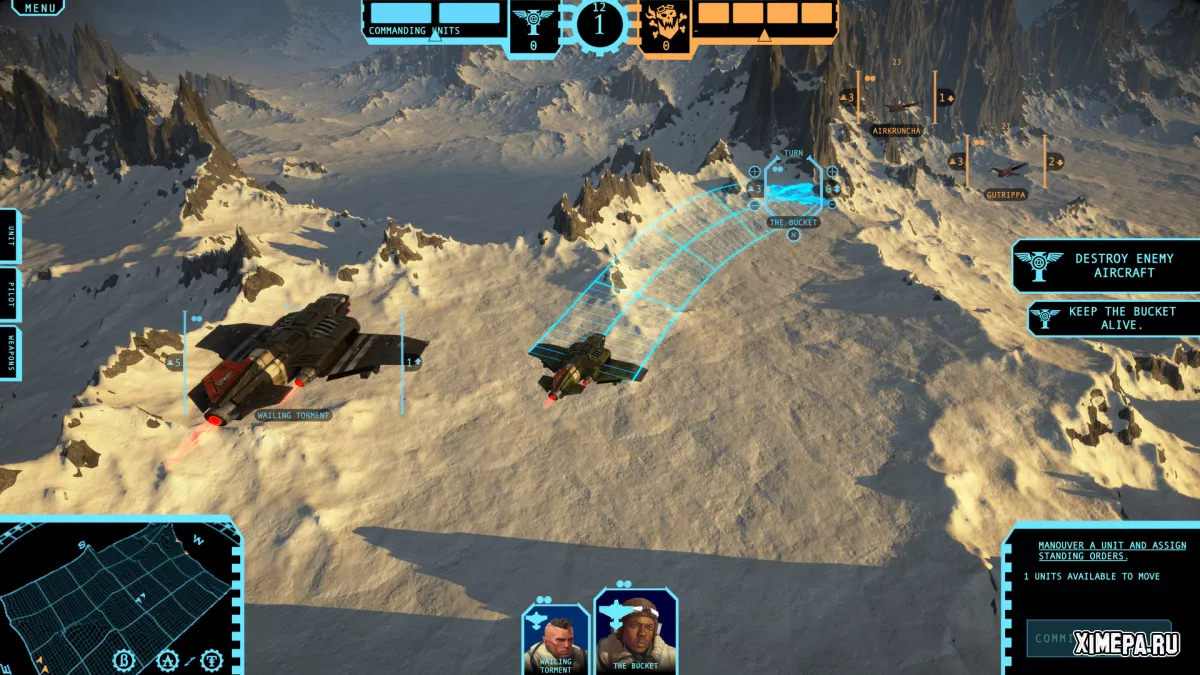Cancel The Bucket's manoeuvre with the X button
The height and width of the screenshot is (675, 1200).
793,235
